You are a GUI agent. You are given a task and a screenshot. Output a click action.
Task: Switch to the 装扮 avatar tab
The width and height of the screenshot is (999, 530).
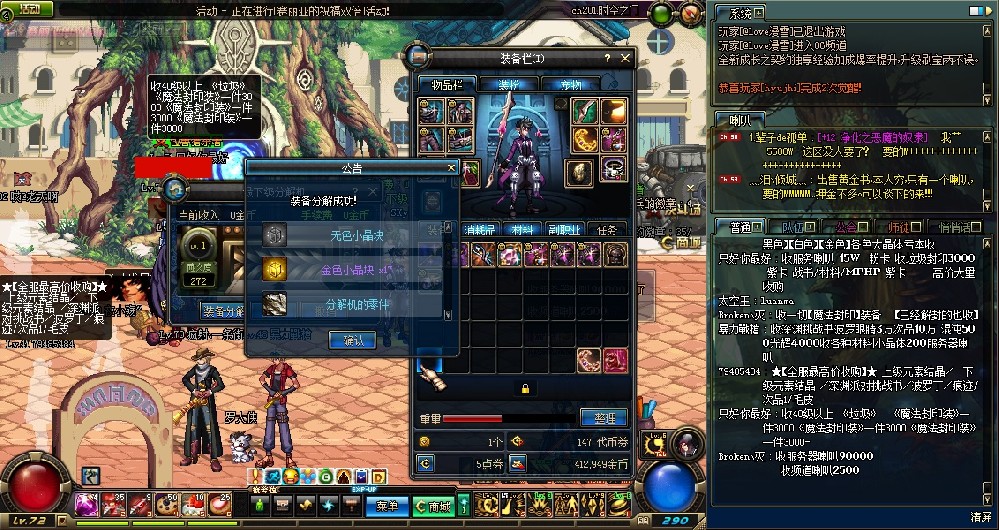pyautogui.click(x=509, y=84)
